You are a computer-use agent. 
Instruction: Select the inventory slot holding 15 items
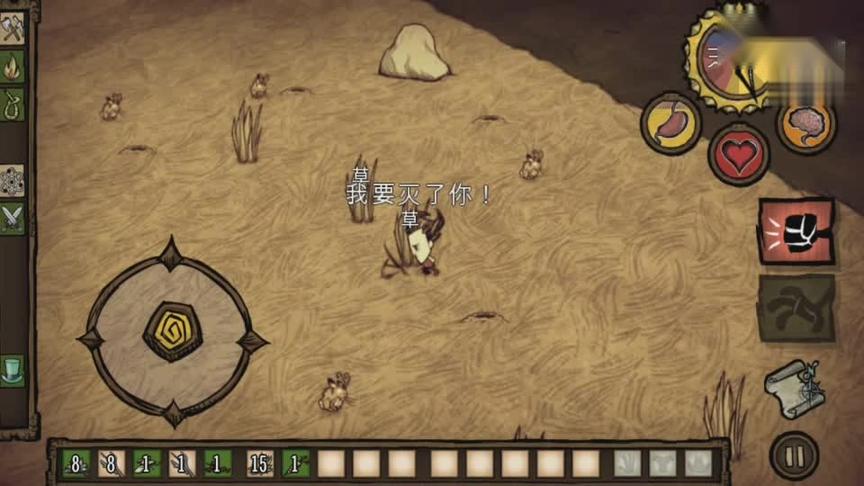(260, 463)
